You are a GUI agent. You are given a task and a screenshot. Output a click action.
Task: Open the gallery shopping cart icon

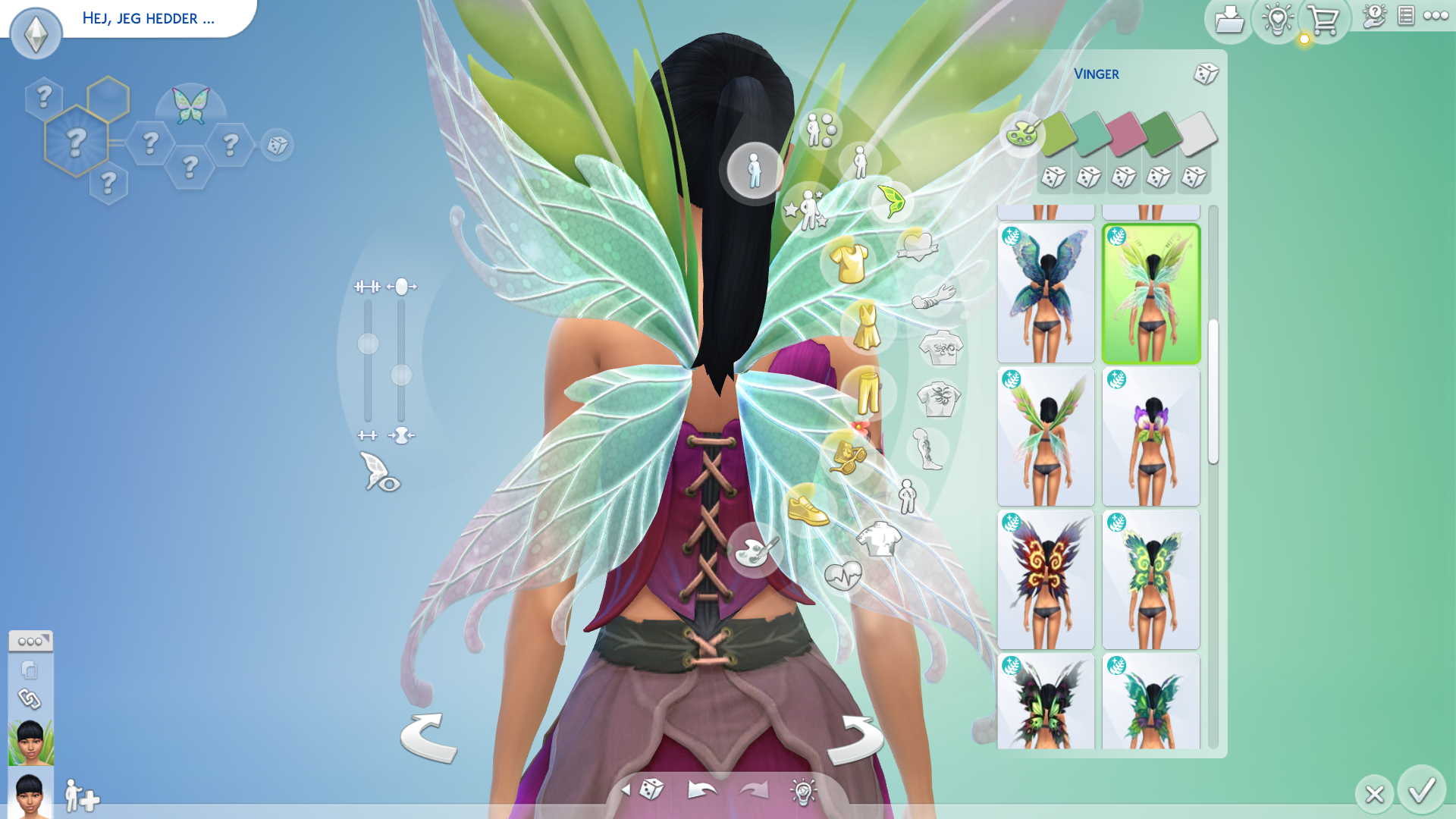(1324, 20)
